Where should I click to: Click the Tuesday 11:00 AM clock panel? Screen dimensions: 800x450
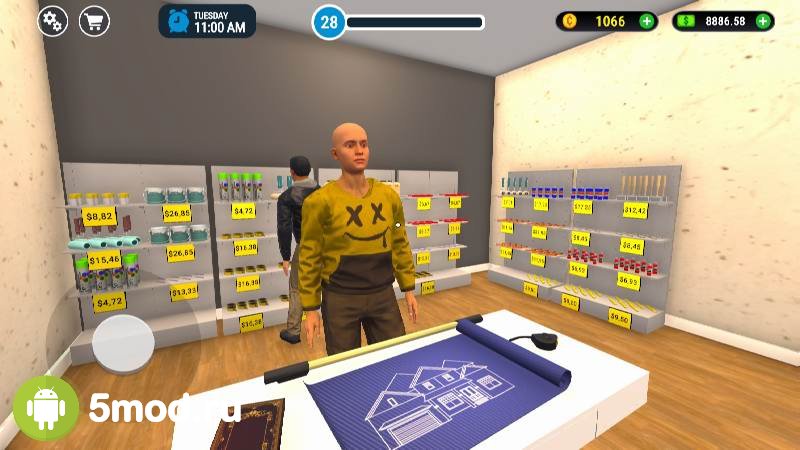click(x=207, y=21)
